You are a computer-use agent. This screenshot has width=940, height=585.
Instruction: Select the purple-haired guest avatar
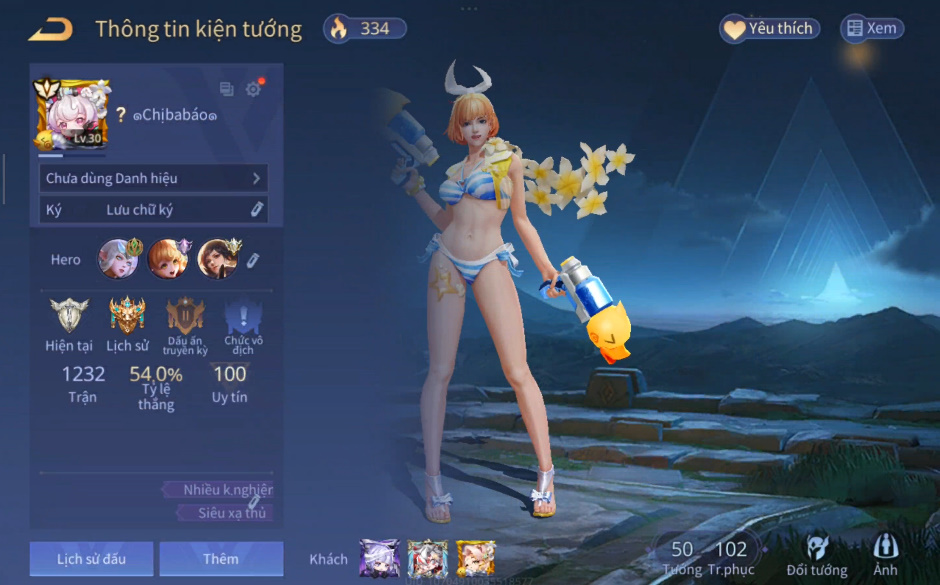click(380, 558)
